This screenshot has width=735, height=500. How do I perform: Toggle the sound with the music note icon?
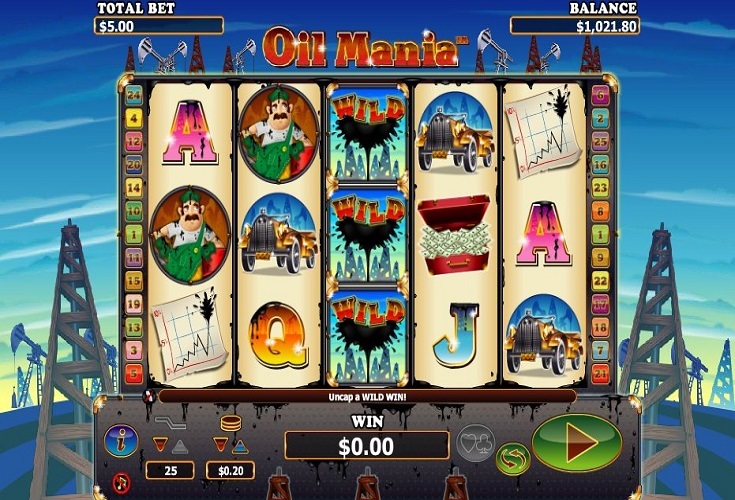pos(122,479)
